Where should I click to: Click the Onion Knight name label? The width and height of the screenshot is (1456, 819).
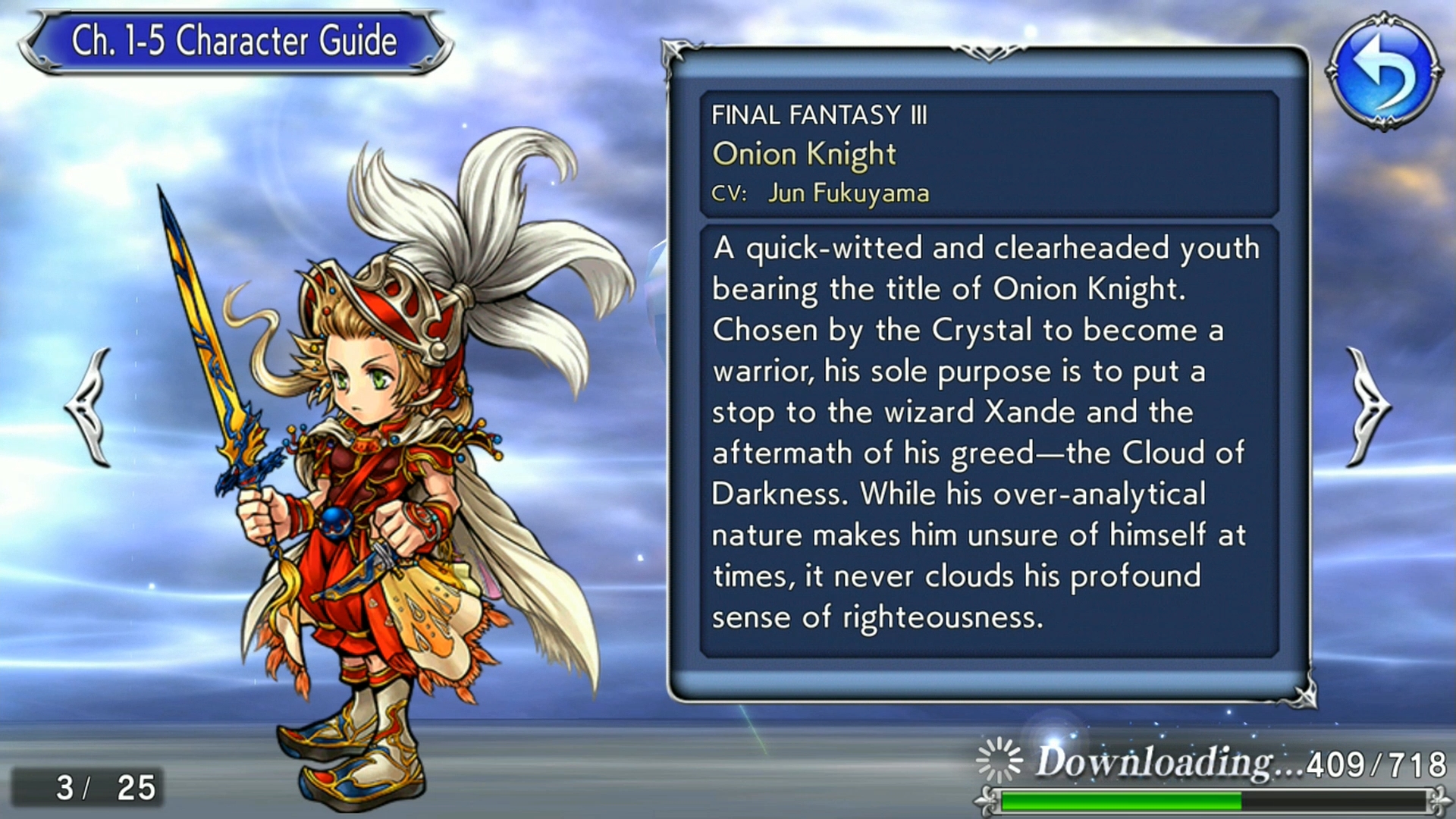[804, 153]
